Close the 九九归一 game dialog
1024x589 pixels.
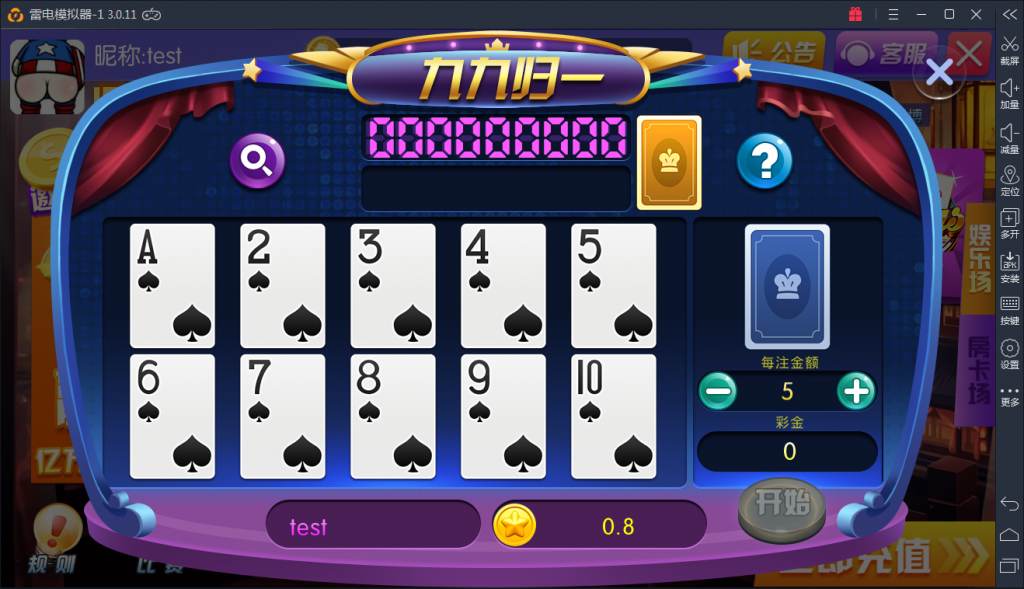tap(939, 71)
